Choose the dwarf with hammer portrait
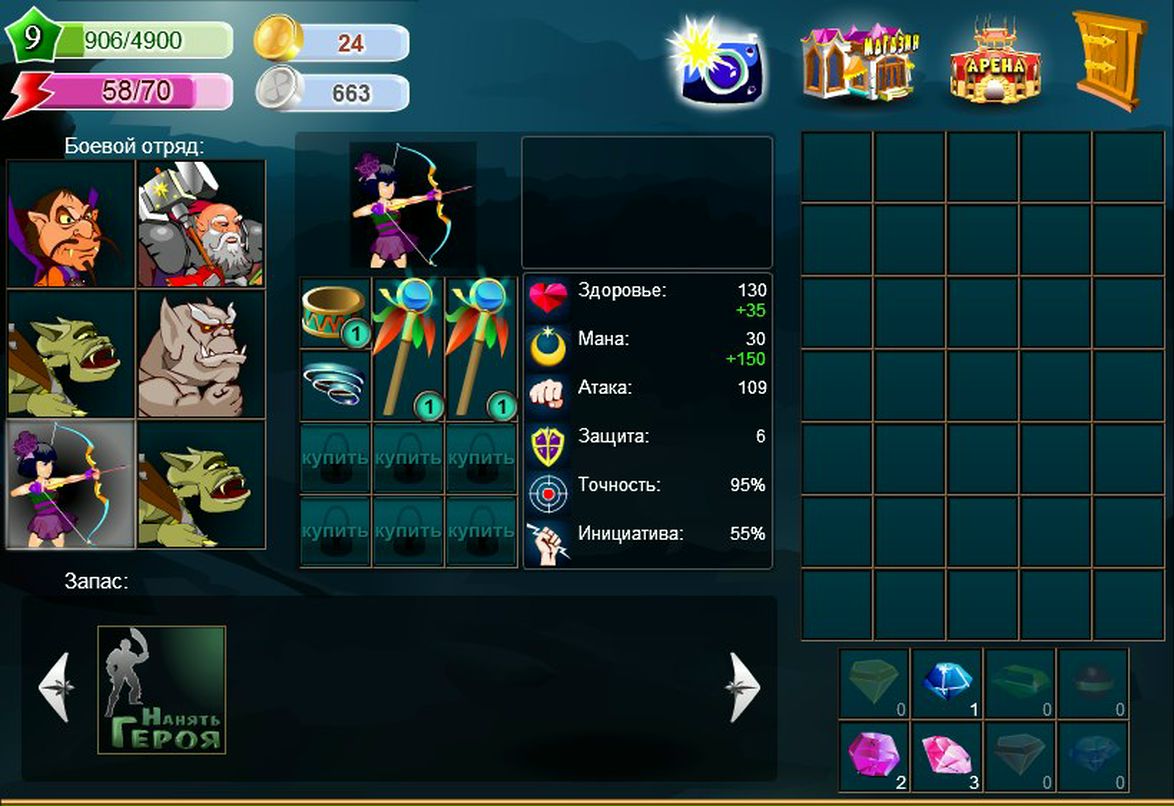This screenshot has width=1174, height=806. pyautogui.click(x=201, y=224)
